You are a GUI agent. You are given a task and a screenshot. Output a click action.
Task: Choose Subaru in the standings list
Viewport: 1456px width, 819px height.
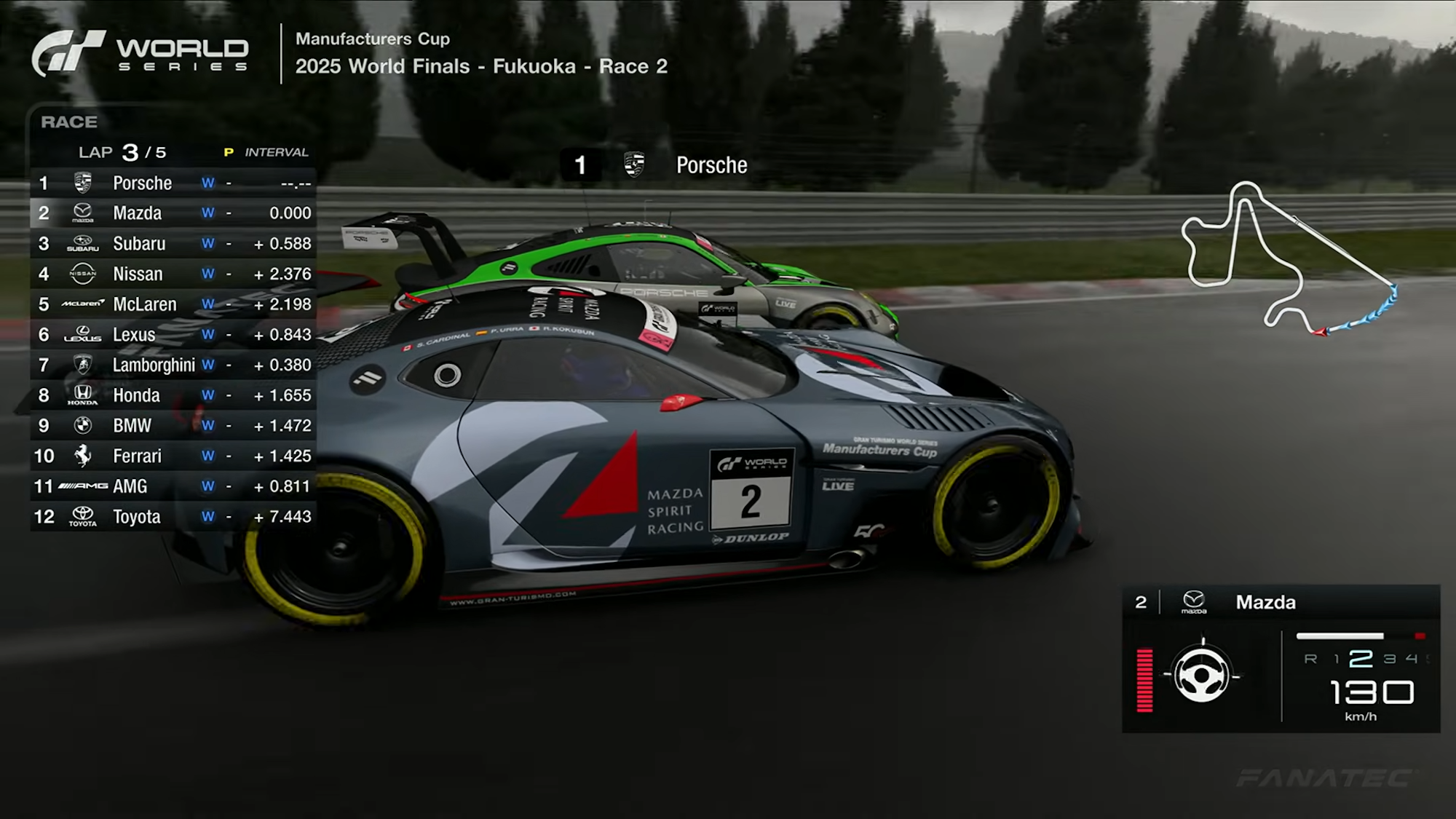pyautogui.click(x=173, y=244)
